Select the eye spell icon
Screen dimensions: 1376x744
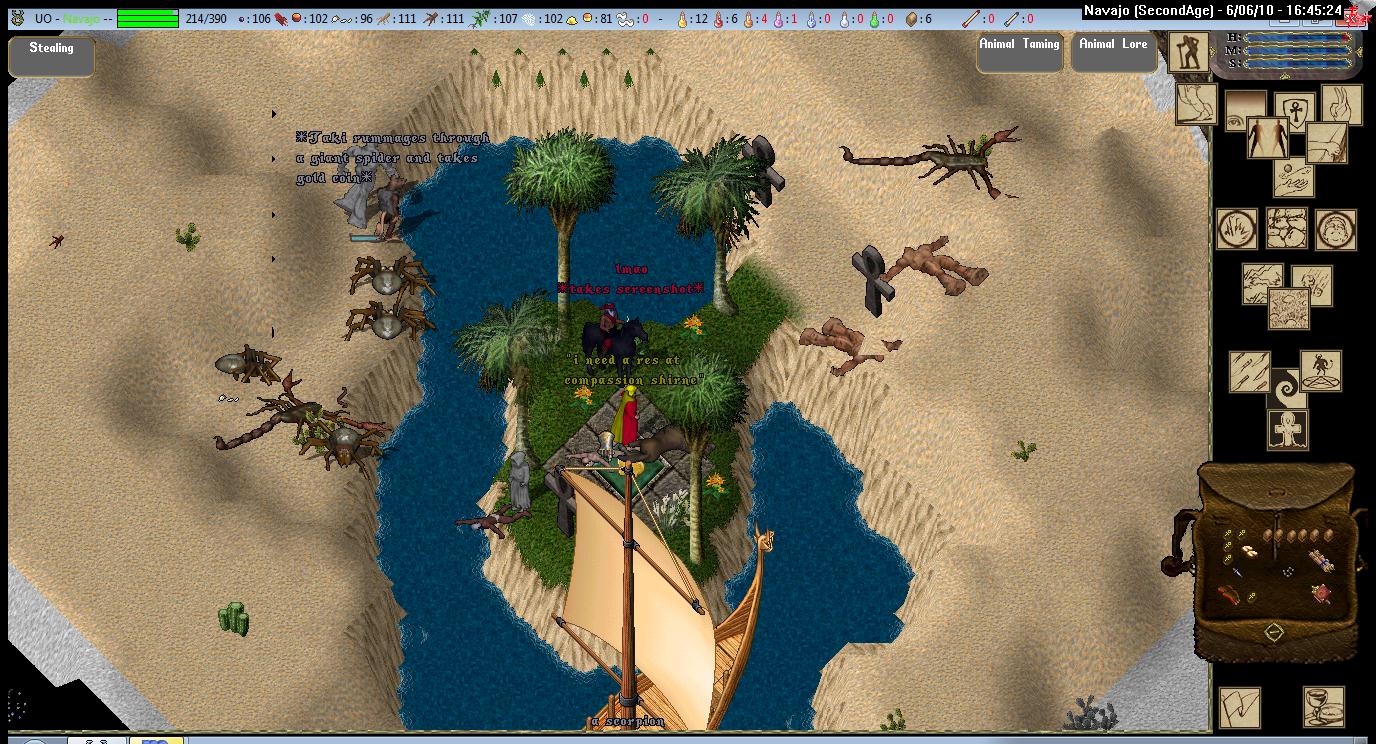(1244, 111)
